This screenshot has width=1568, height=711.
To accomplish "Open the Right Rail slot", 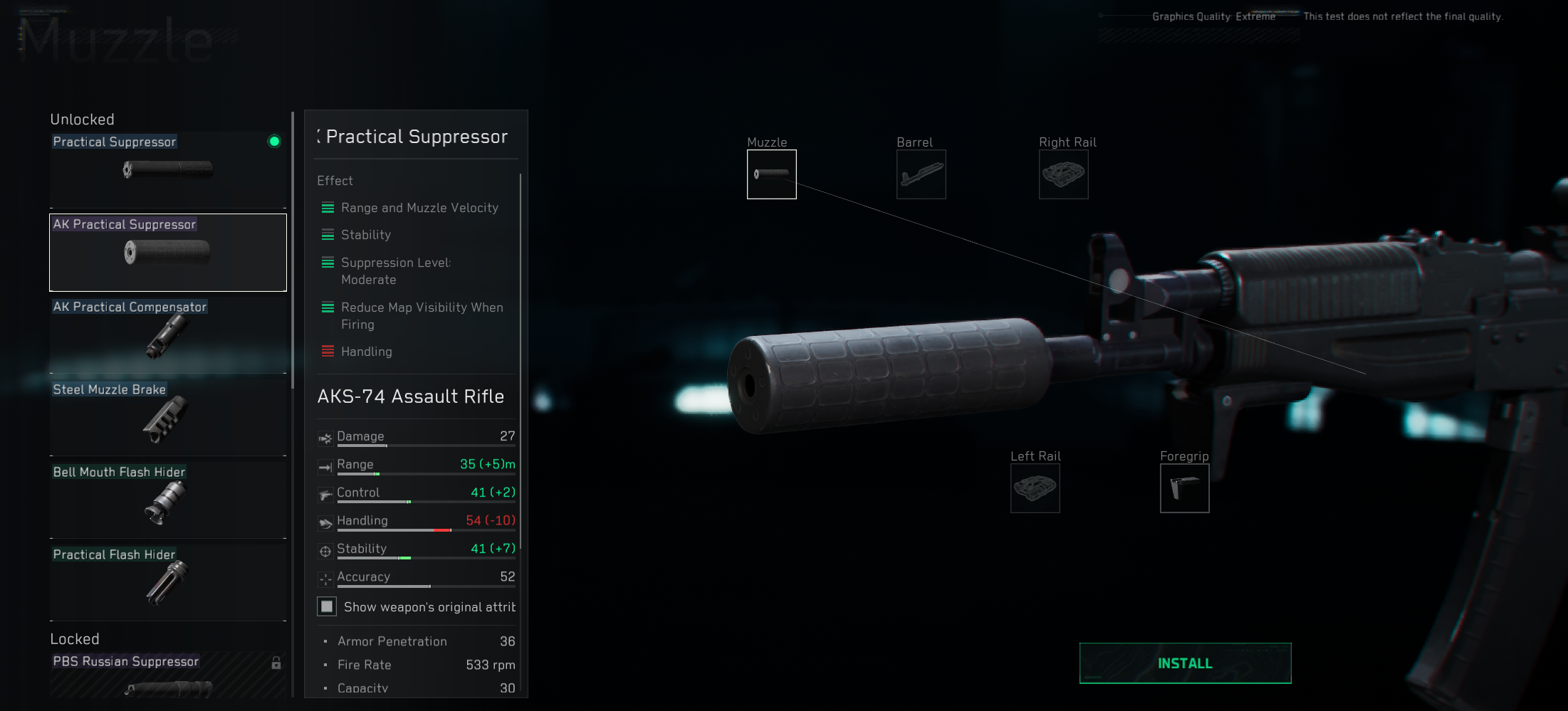I will pos(1063,174).
